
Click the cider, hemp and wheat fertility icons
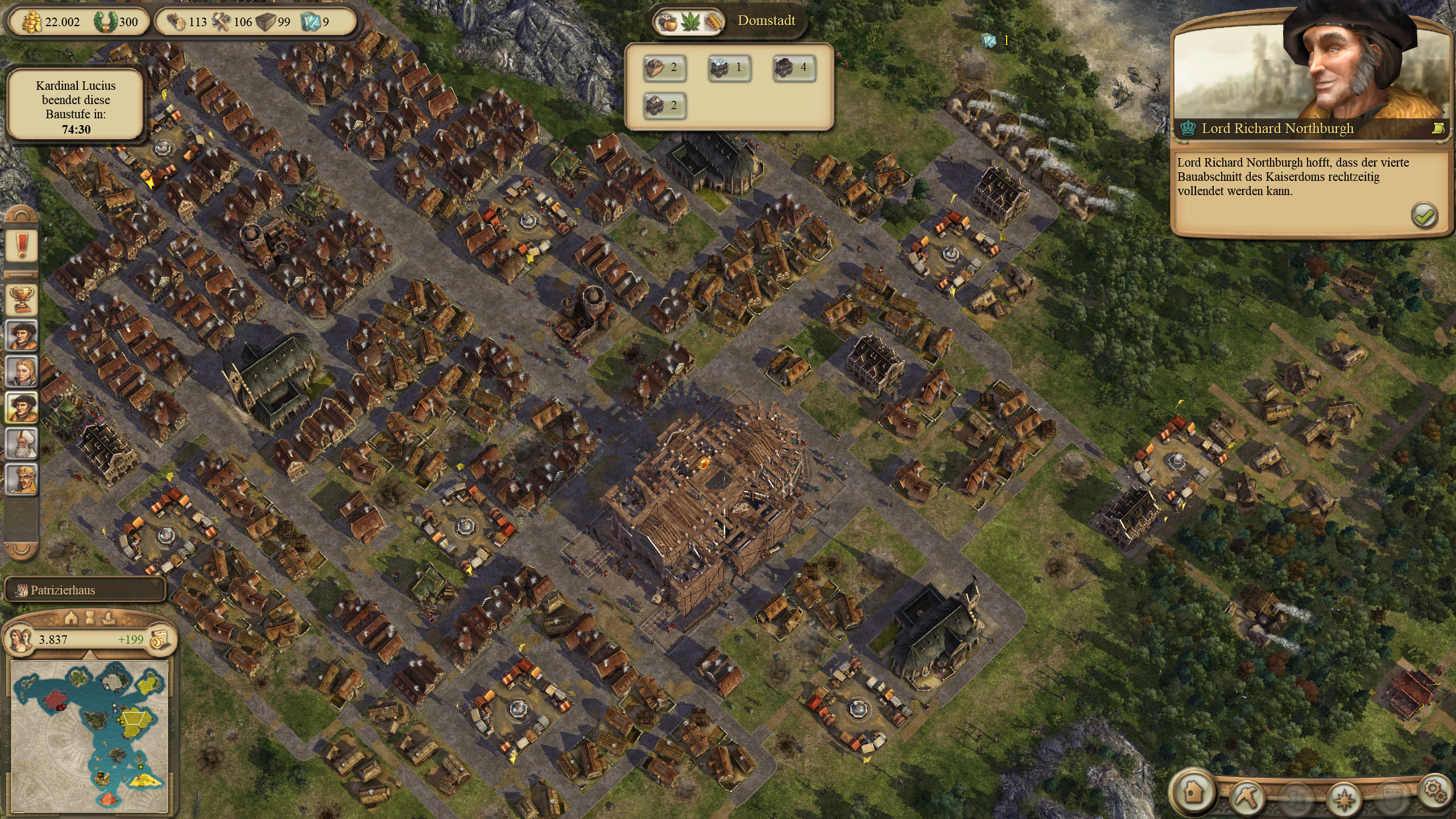point(690,23)
